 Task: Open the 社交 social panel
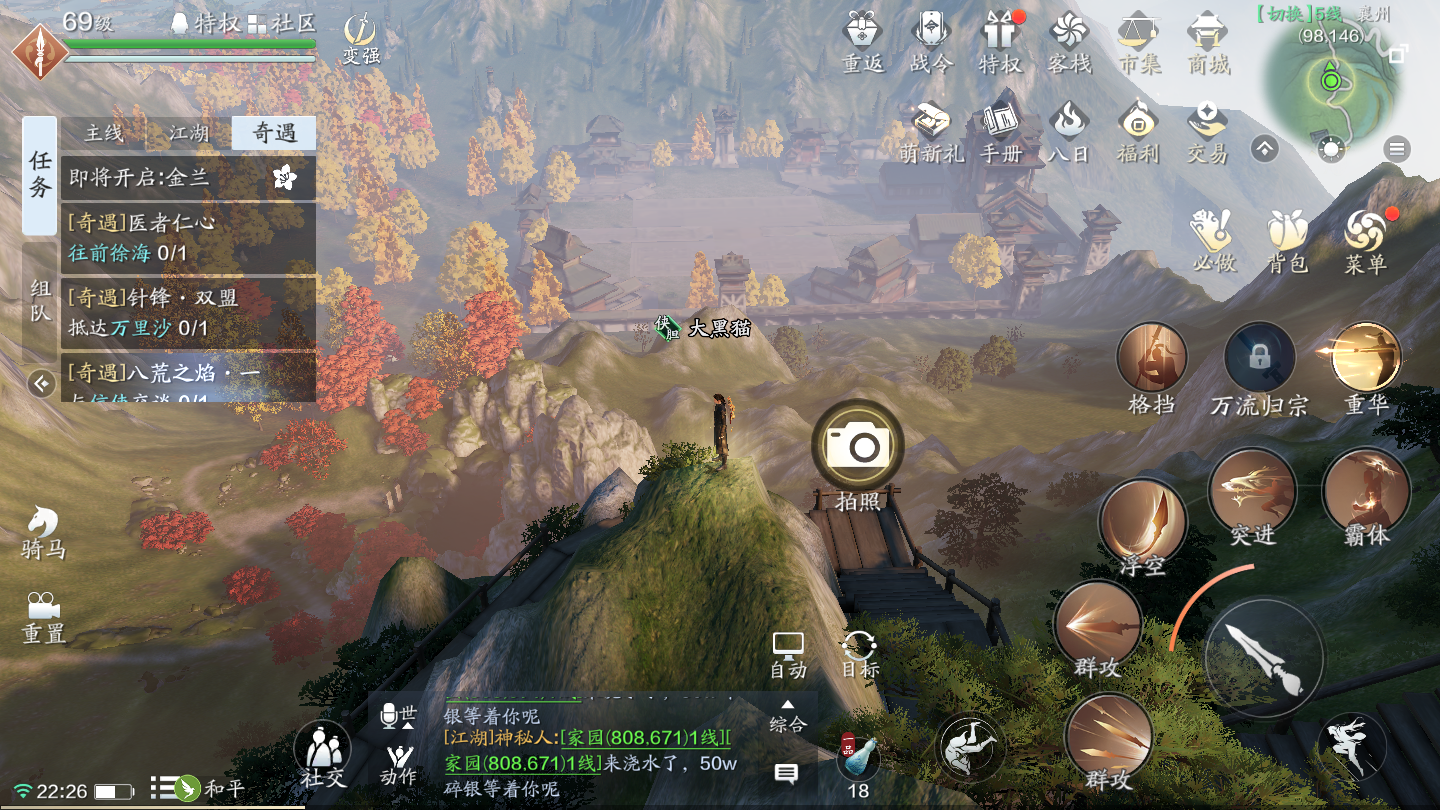pyautogui.click(x=322, y=754)
